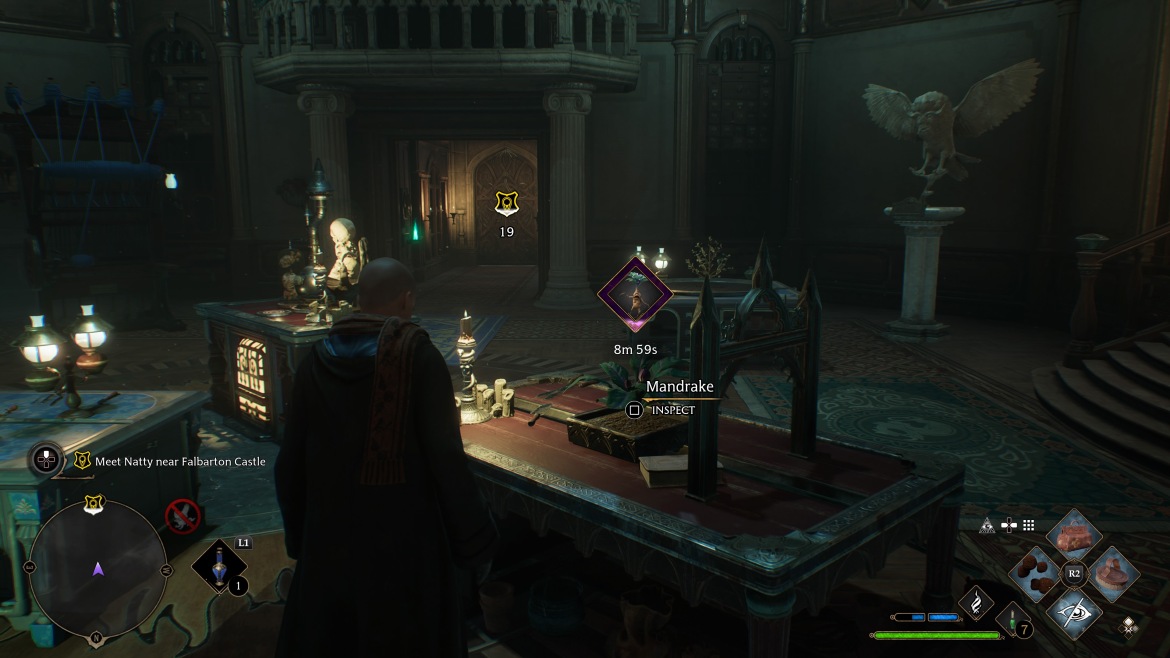The height and width of the screenshot is (658, 1170).
Task: Choose the beast feed pellets slot
Action: click(1034, 573)
